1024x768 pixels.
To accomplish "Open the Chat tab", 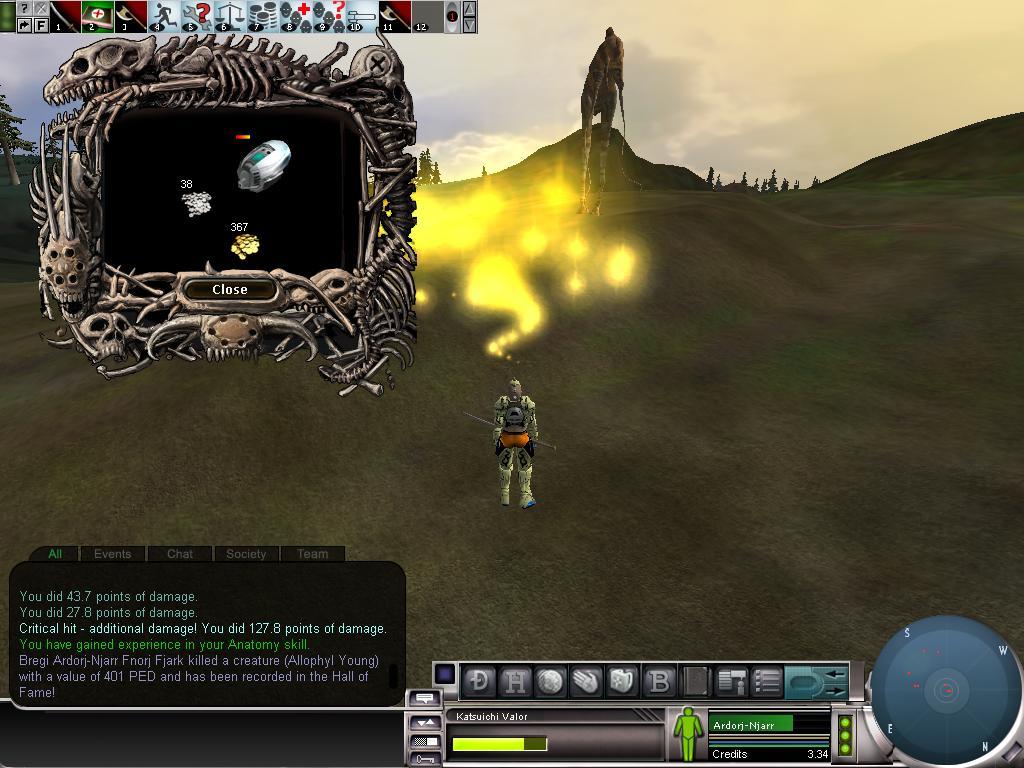I will (180, 553).
